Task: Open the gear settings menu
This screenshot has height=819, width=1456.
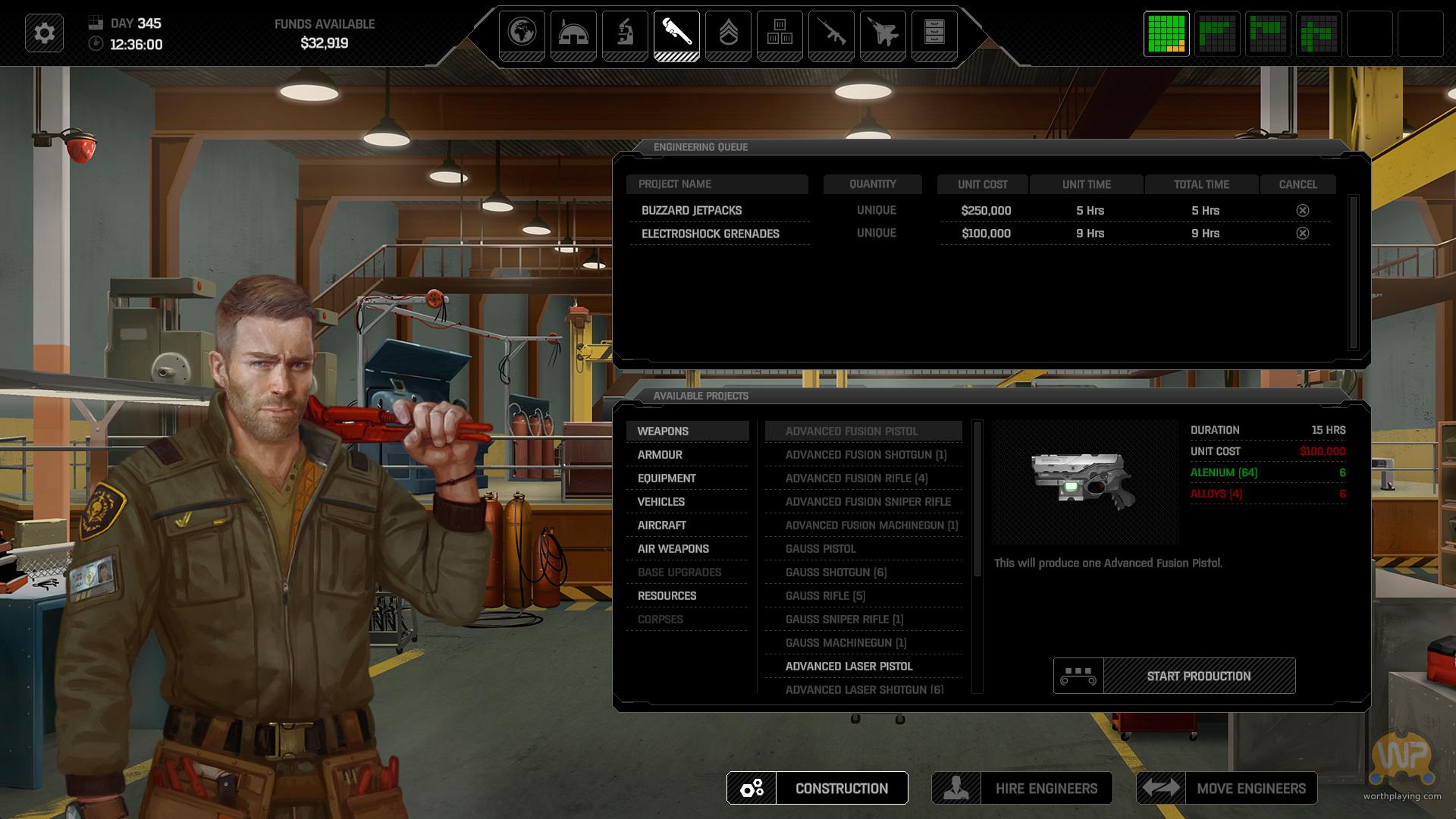Action: (x=44, y=33)
